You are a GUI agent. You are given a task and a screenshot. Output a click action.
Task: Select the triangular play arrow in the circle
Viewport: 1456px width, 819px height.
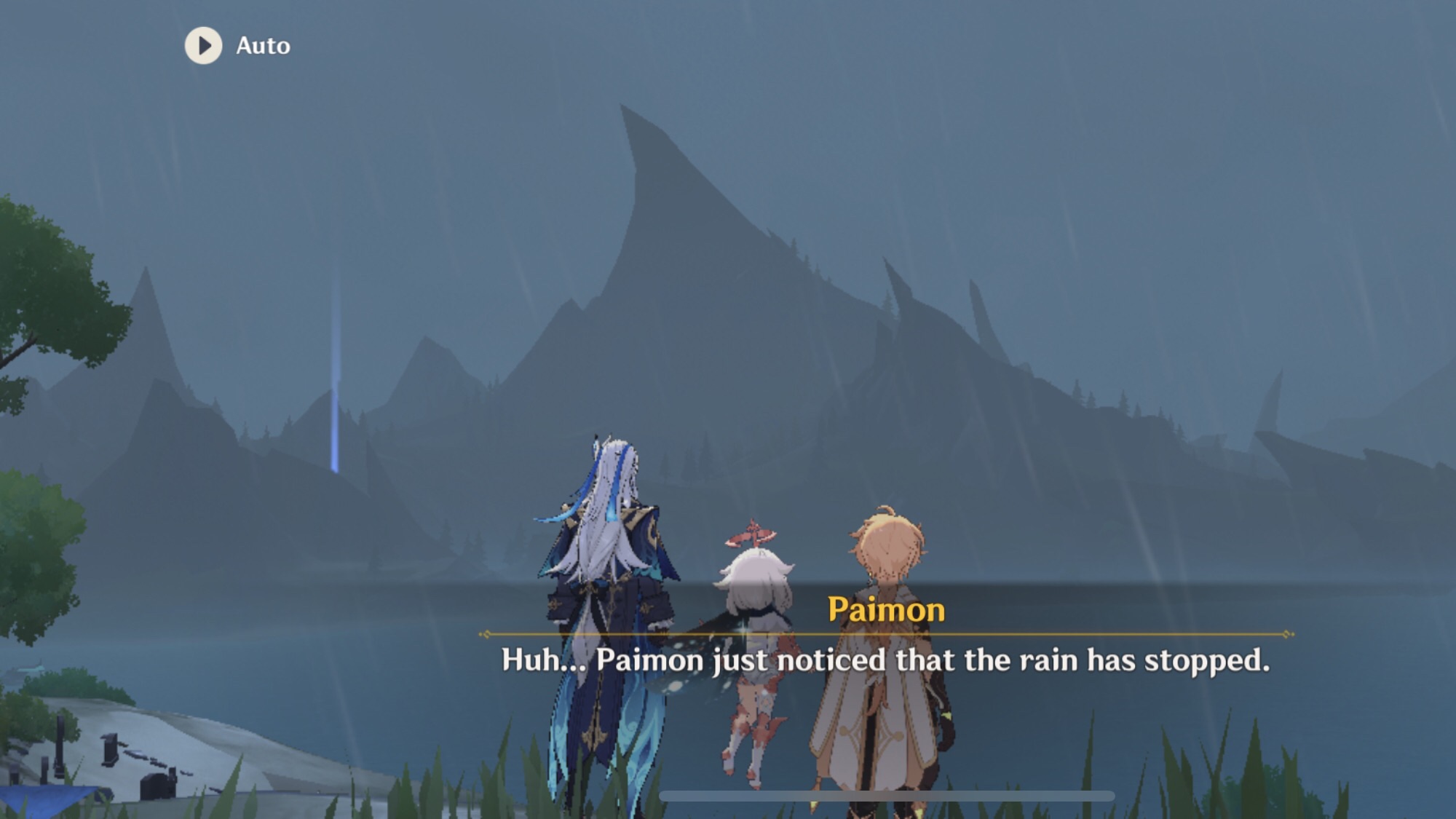click(205, 45)
